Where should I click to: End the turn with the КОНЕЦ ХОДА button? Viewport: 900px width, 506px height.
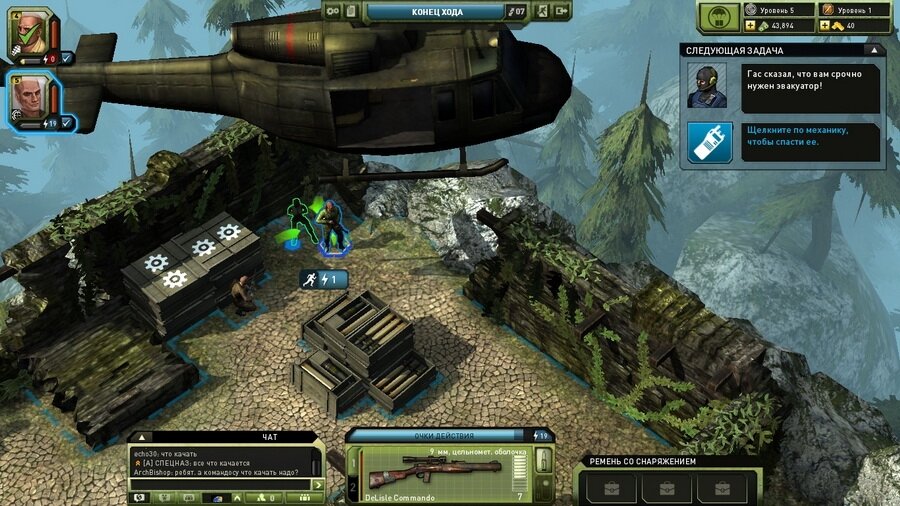[x=433, y=11]
